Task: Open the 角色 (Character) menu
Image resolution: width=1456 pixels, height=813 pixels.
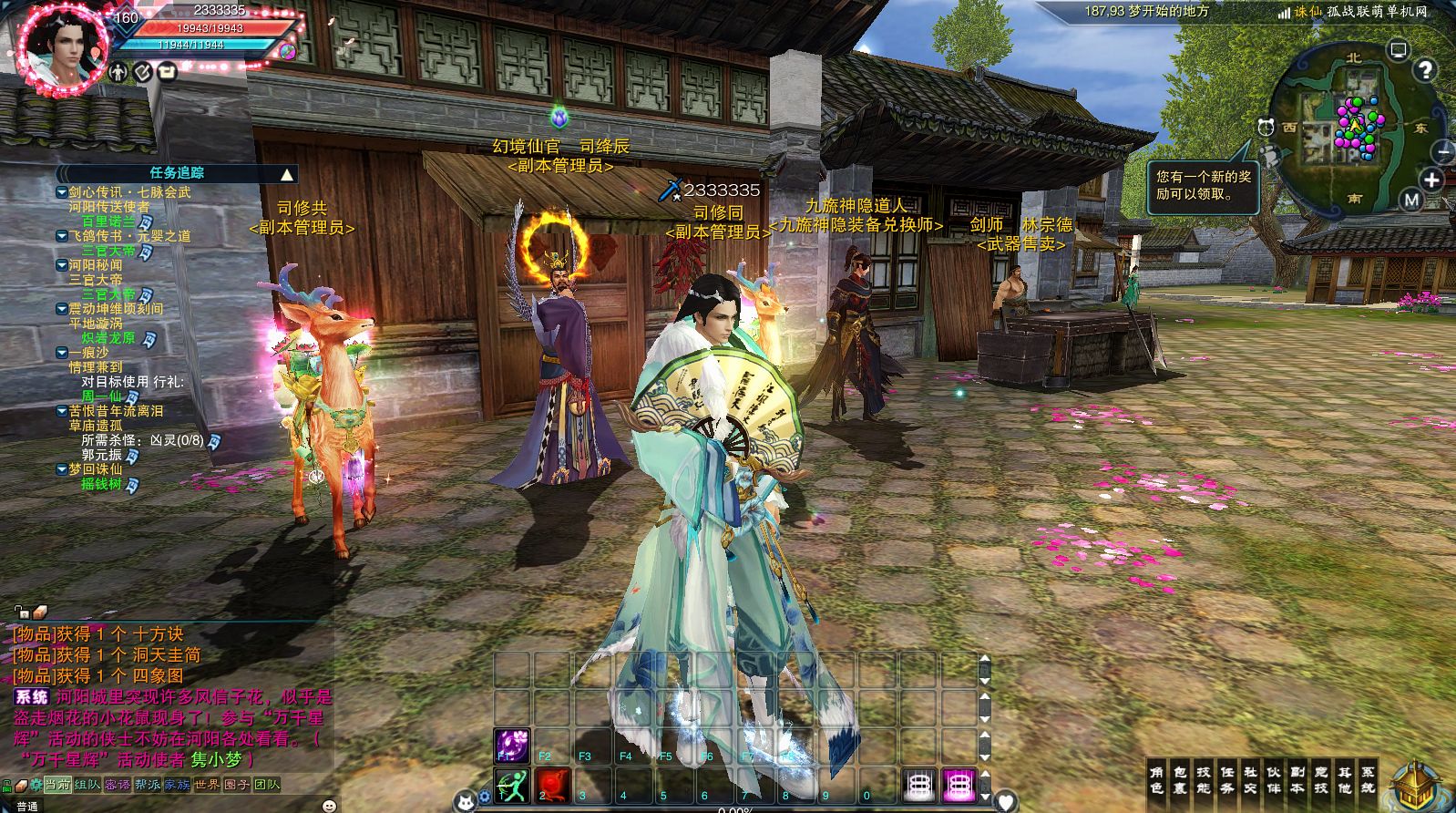Action: tap(1156, 780)
